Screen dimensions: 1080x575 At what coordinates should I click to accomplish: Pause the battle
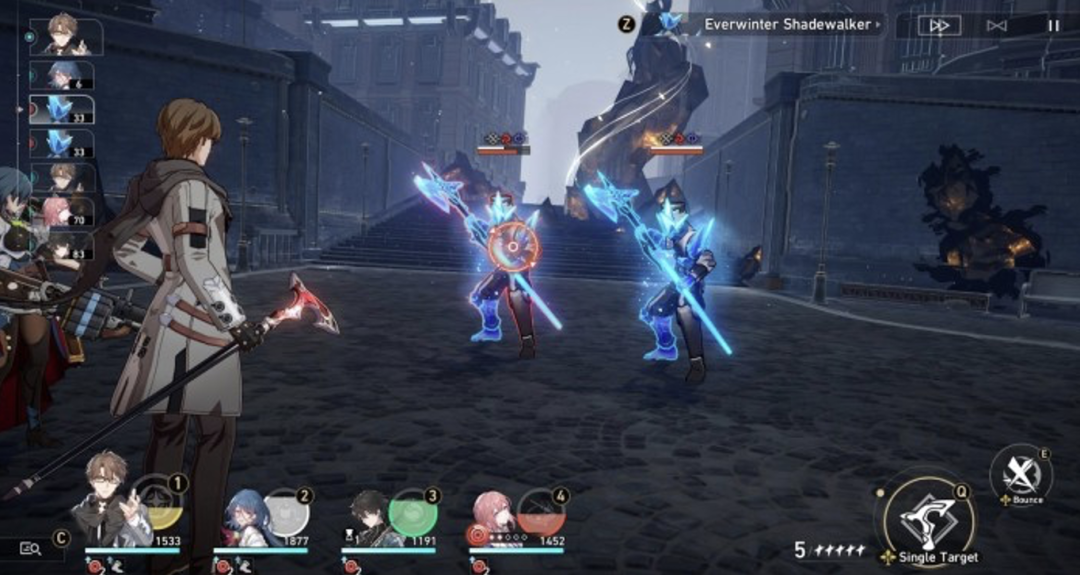coord(1052,25)
